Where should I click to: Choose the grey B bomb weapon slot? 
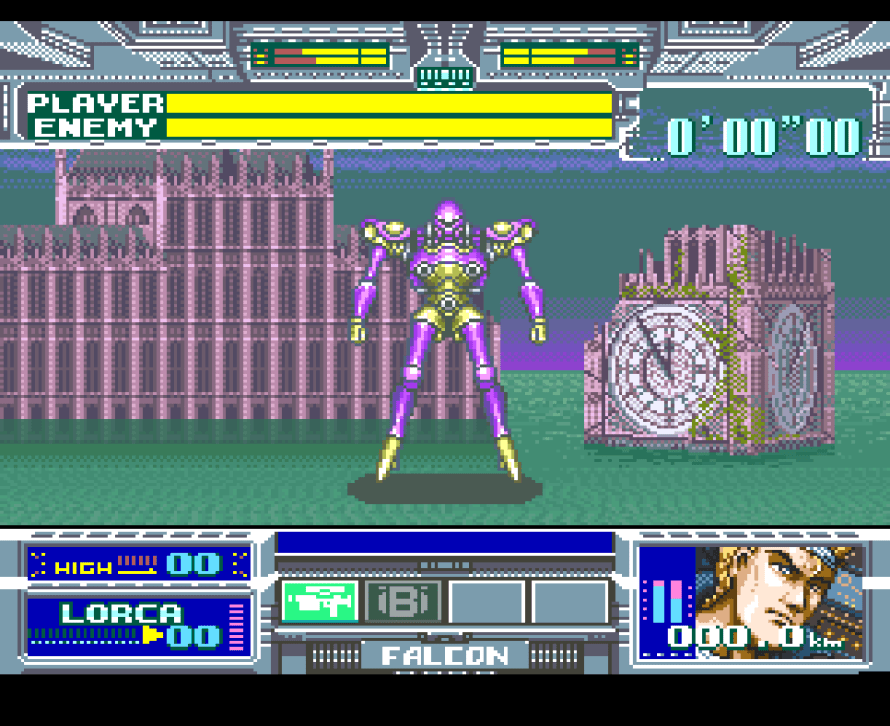click(x=403, y=602)
